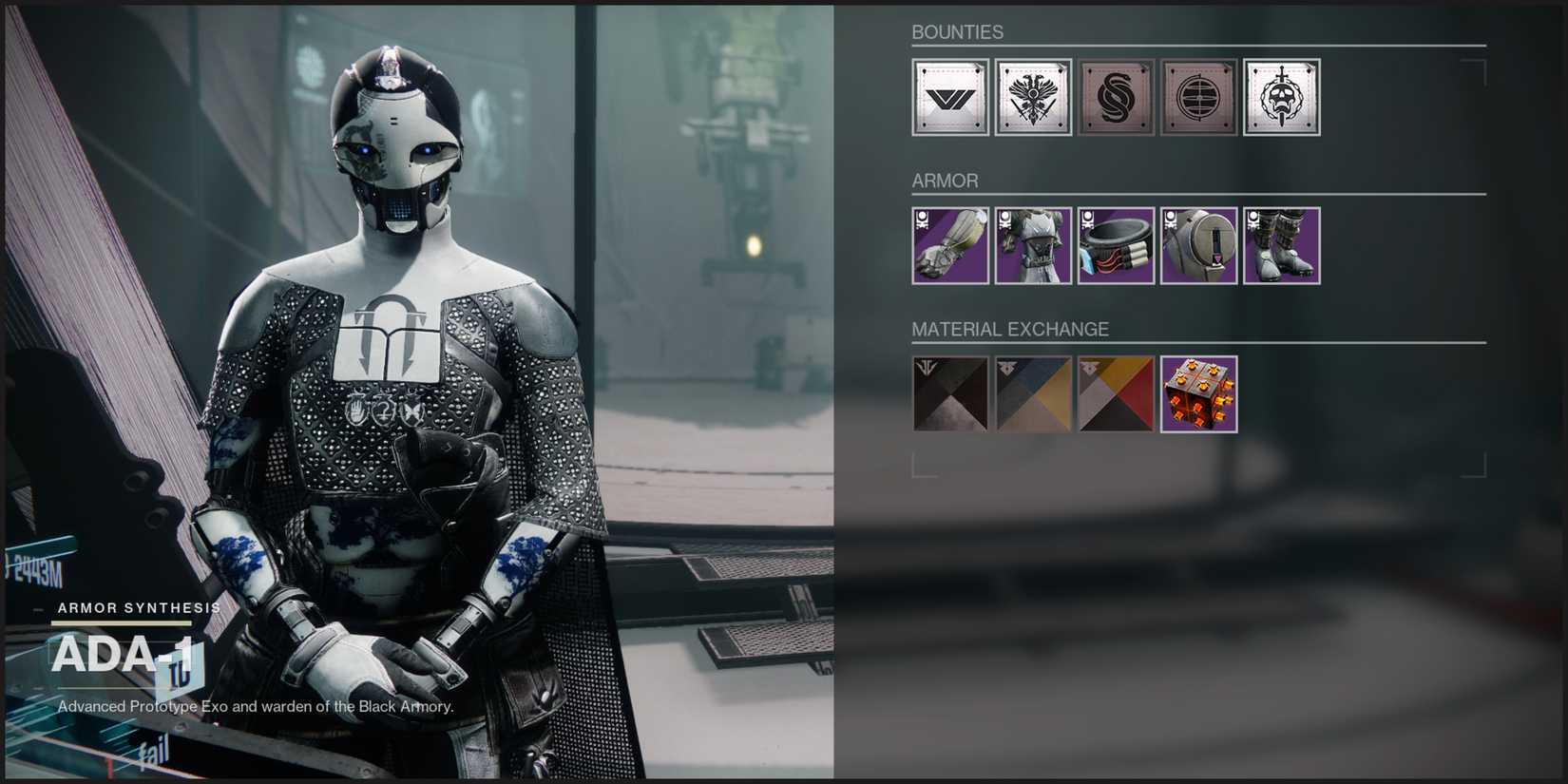Viewport: 1568px width, 784px height.
Task: Select the first dark shader exchange item
Action: [x=949, y=393]
